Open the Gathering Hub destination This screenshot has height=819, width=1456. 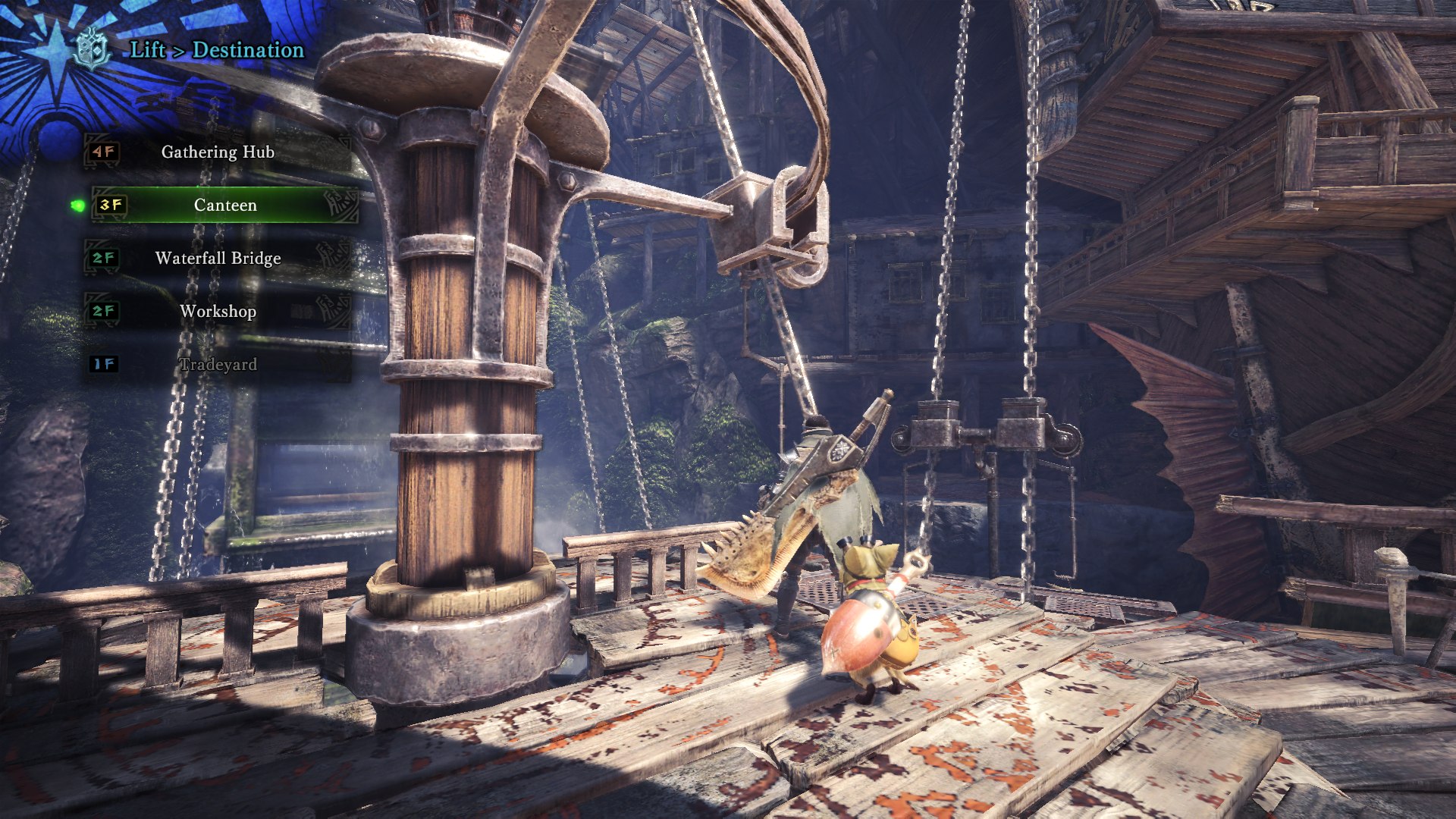217,152
